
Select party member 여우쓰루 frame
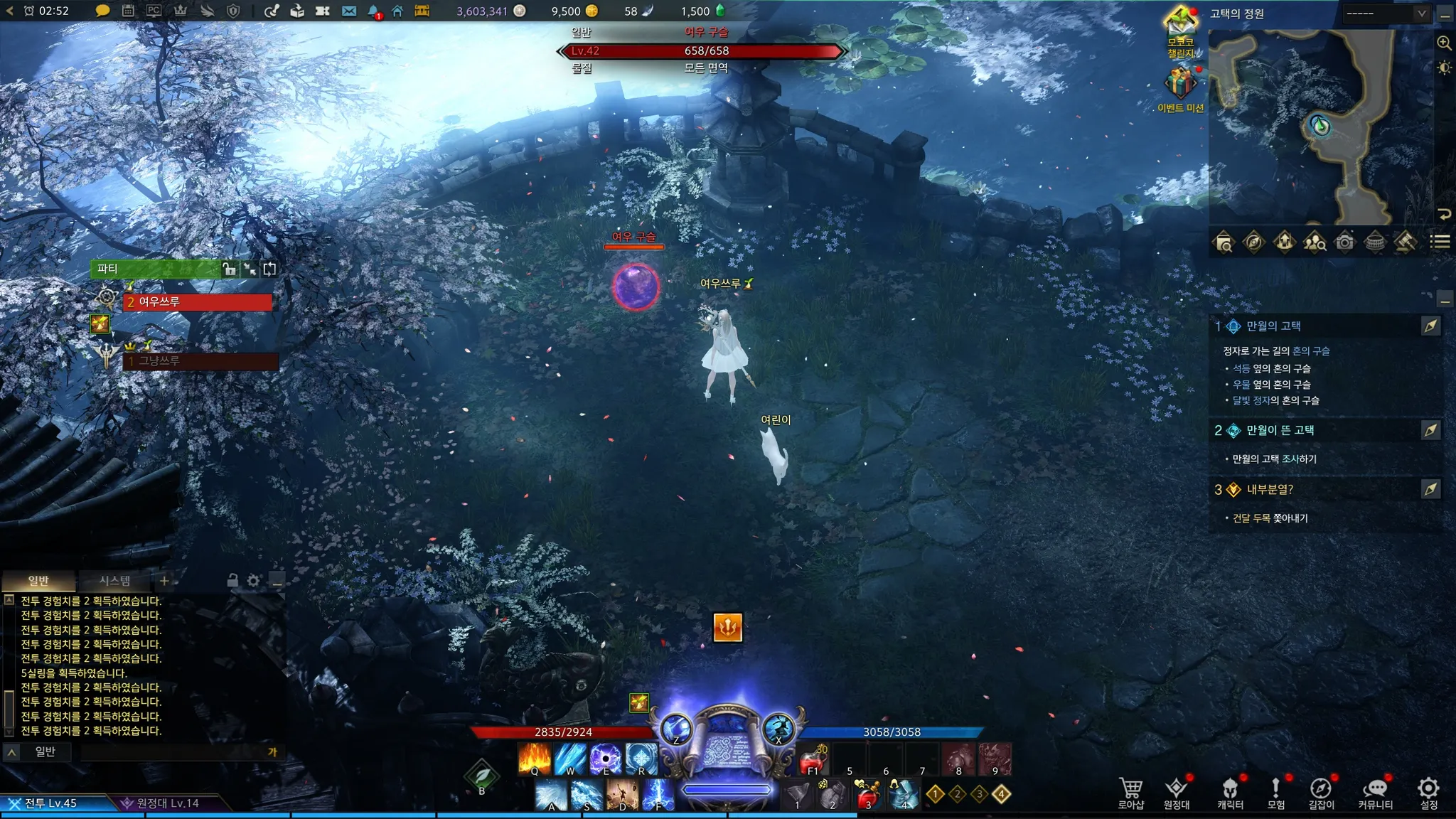[198, 302]
